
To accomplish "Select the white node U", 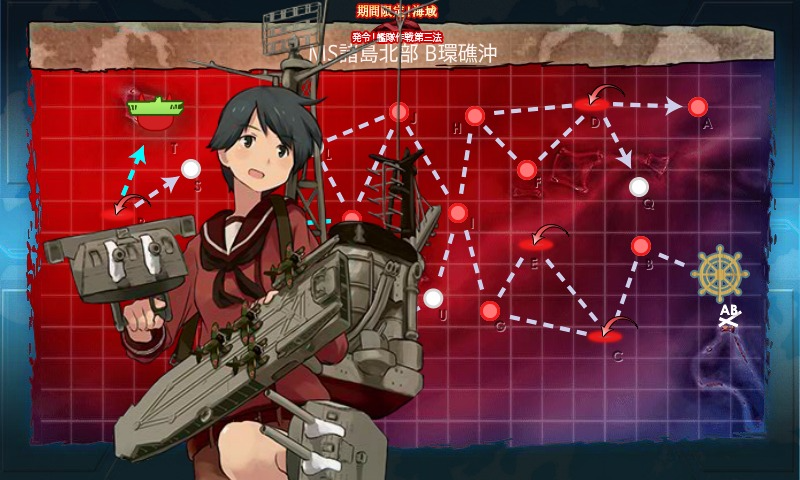I will [x=433, y=298].
